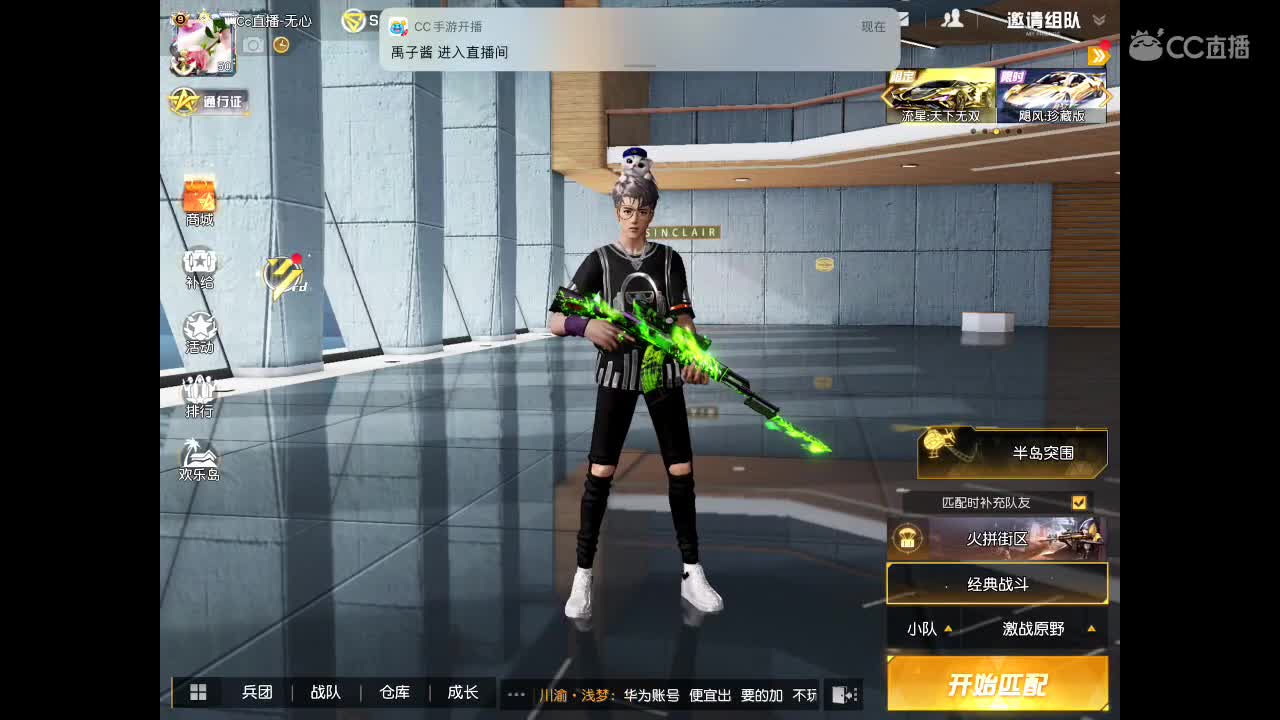The width and height of the screenshot is (1280, 720).
Task: Uncheck the 匹配时补充队友 checkbox
Action: click(1078, 502)
